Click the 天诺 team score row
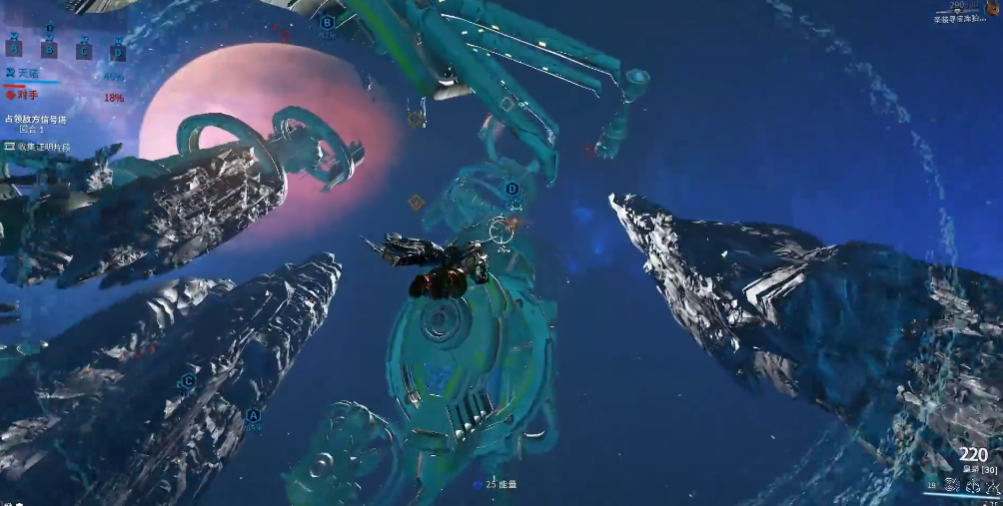Image resolution: width=1003 pixels, height=506 pixels. tap(62, 74)
